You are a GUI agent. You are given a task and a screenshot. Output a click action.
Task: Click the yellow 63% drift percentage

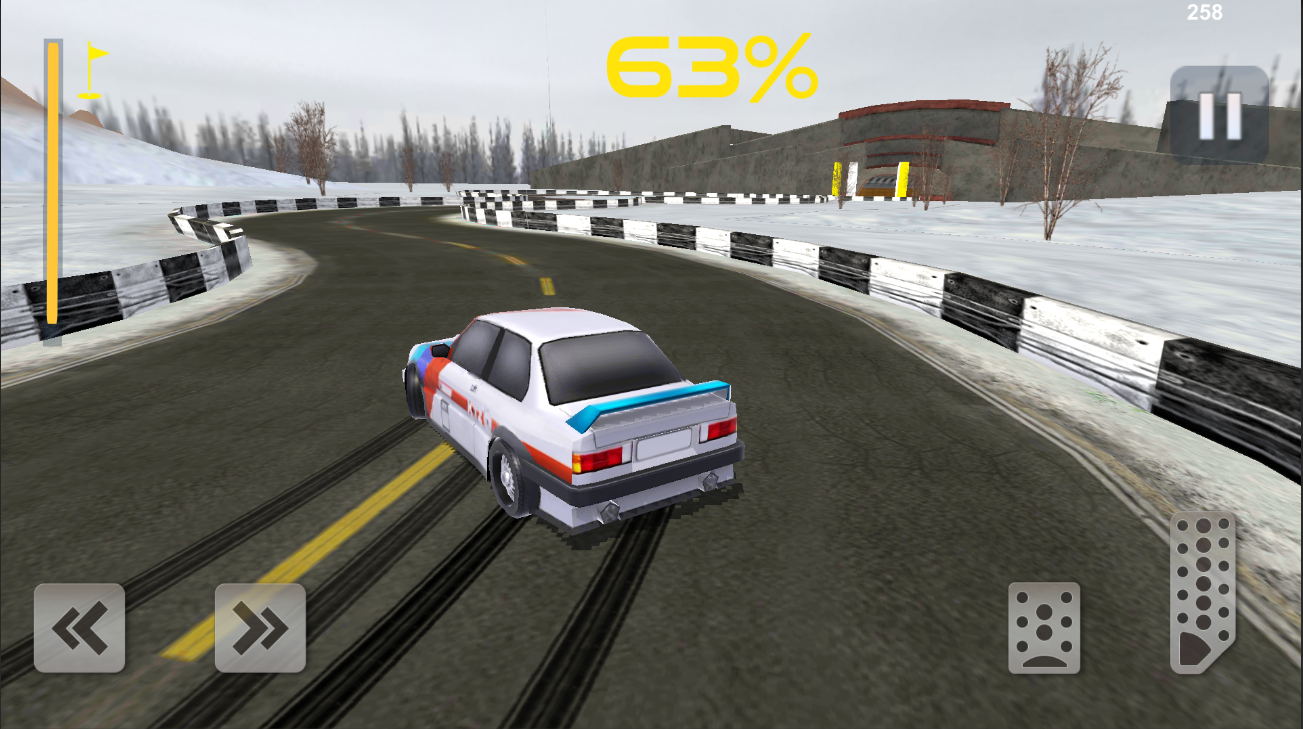tap(712, 65)
